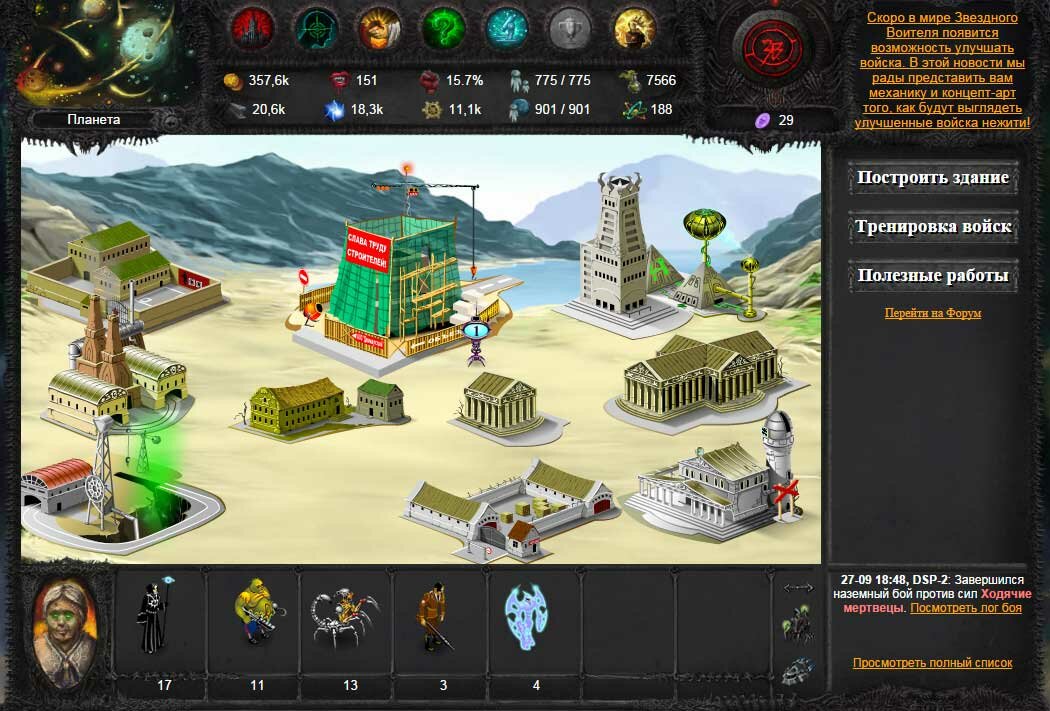The height and width of the screenshot is (711, 1050).
Task: Select the Полезные работы button
Action: pos(932,276)
